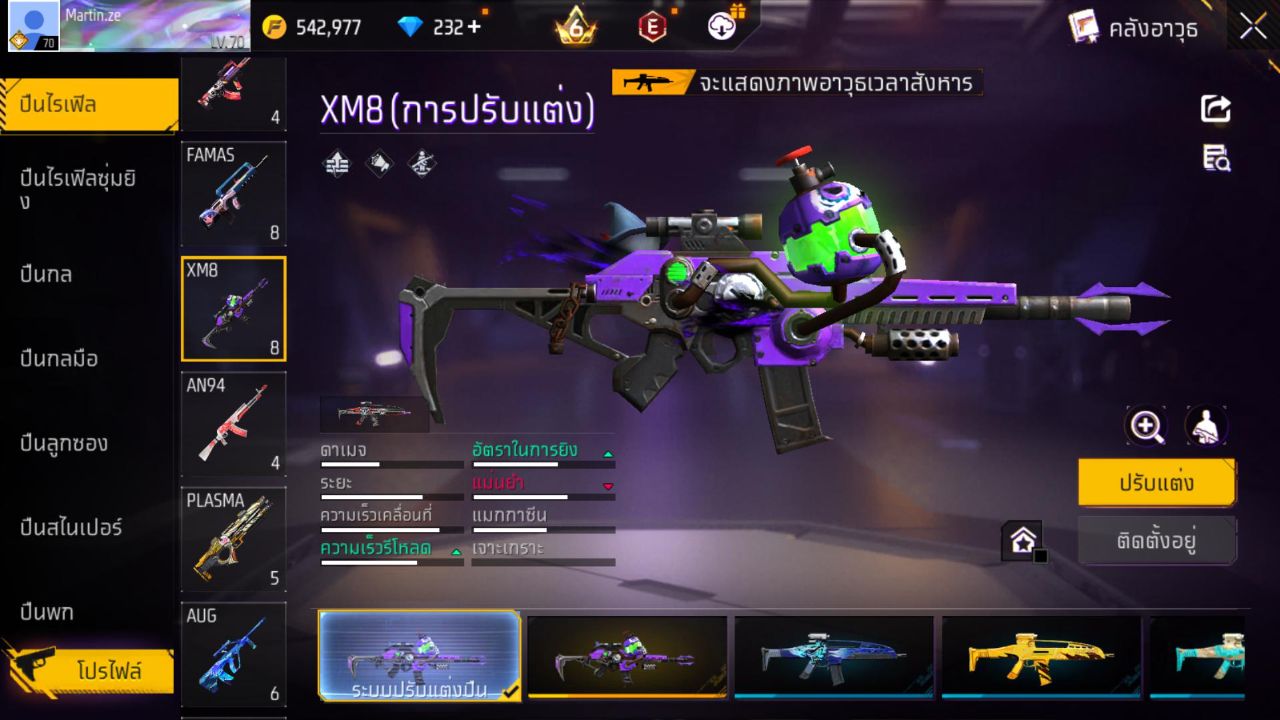This screenshot has height=720, width=1280.
Task: Open the red E event badge at top
Action: 652,27
